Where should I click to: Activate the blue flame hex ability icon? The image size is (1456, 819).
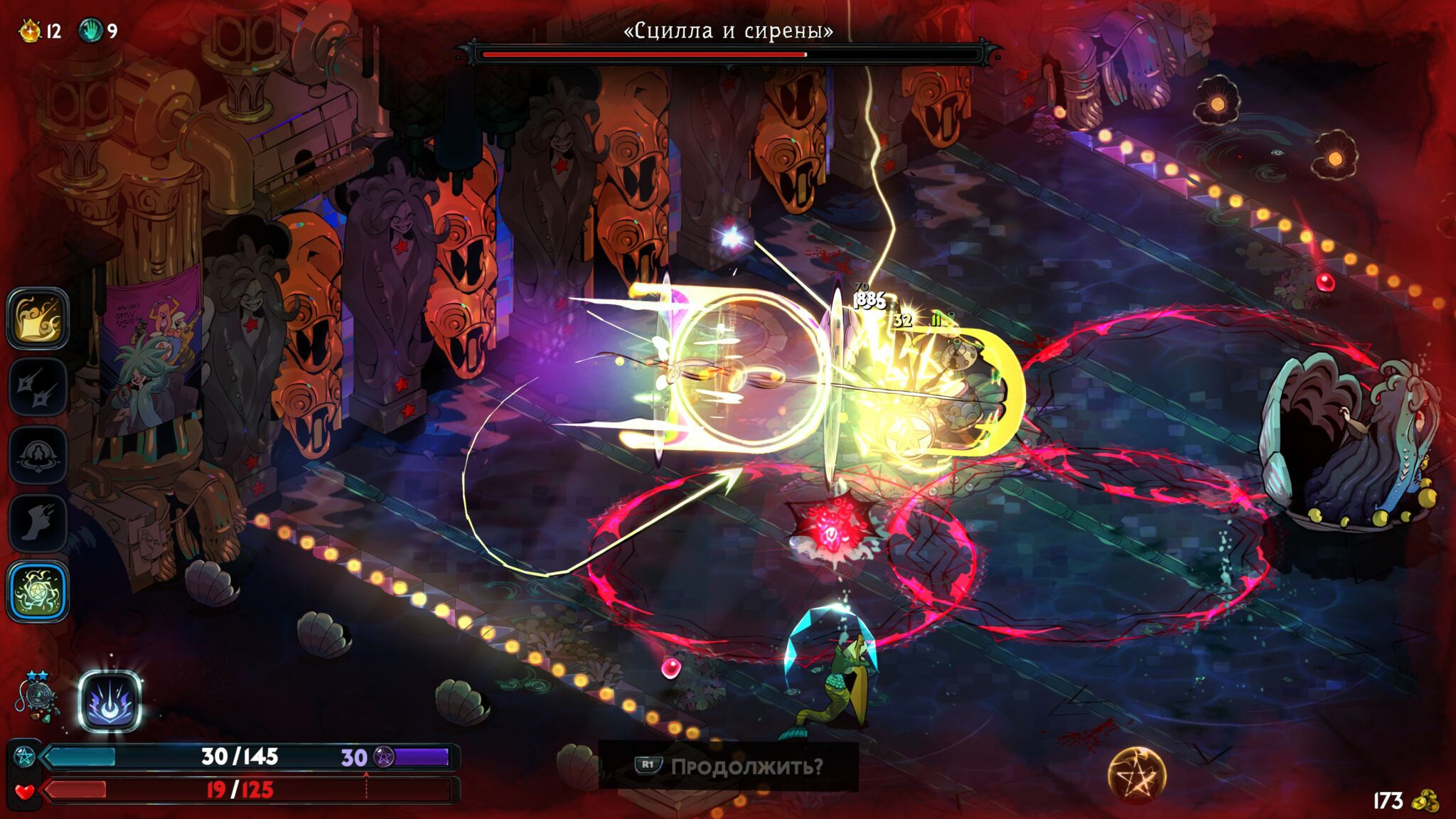109,701
